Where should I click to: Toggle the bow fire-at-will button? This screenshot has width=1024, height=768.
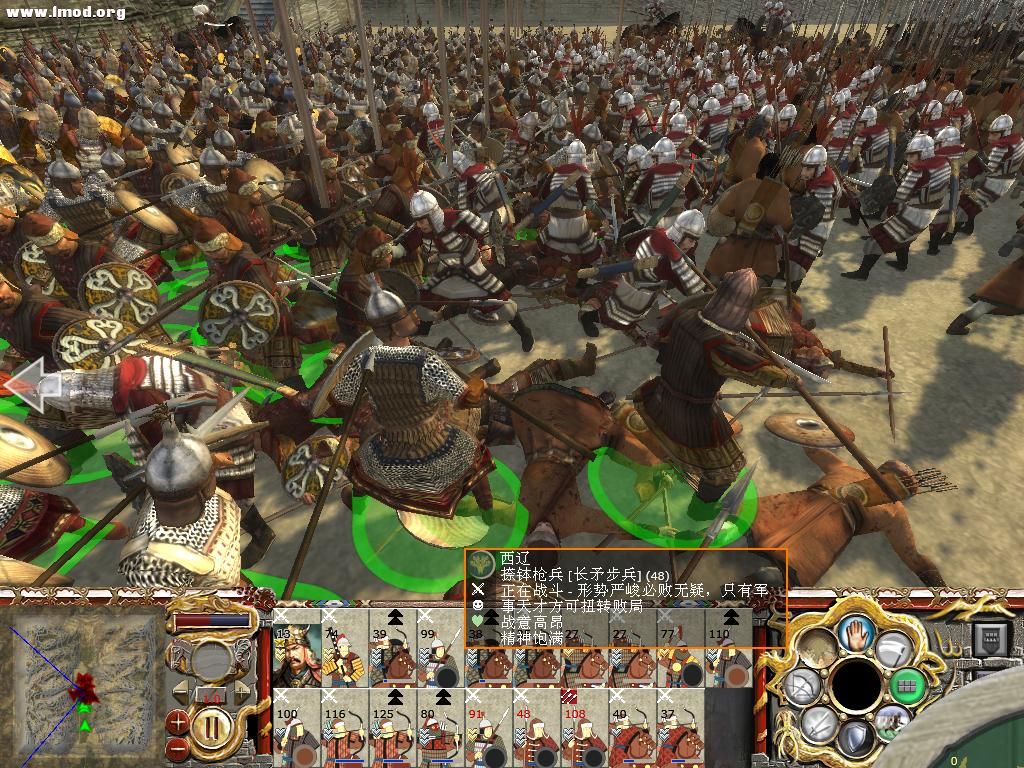tap(802, 686)
